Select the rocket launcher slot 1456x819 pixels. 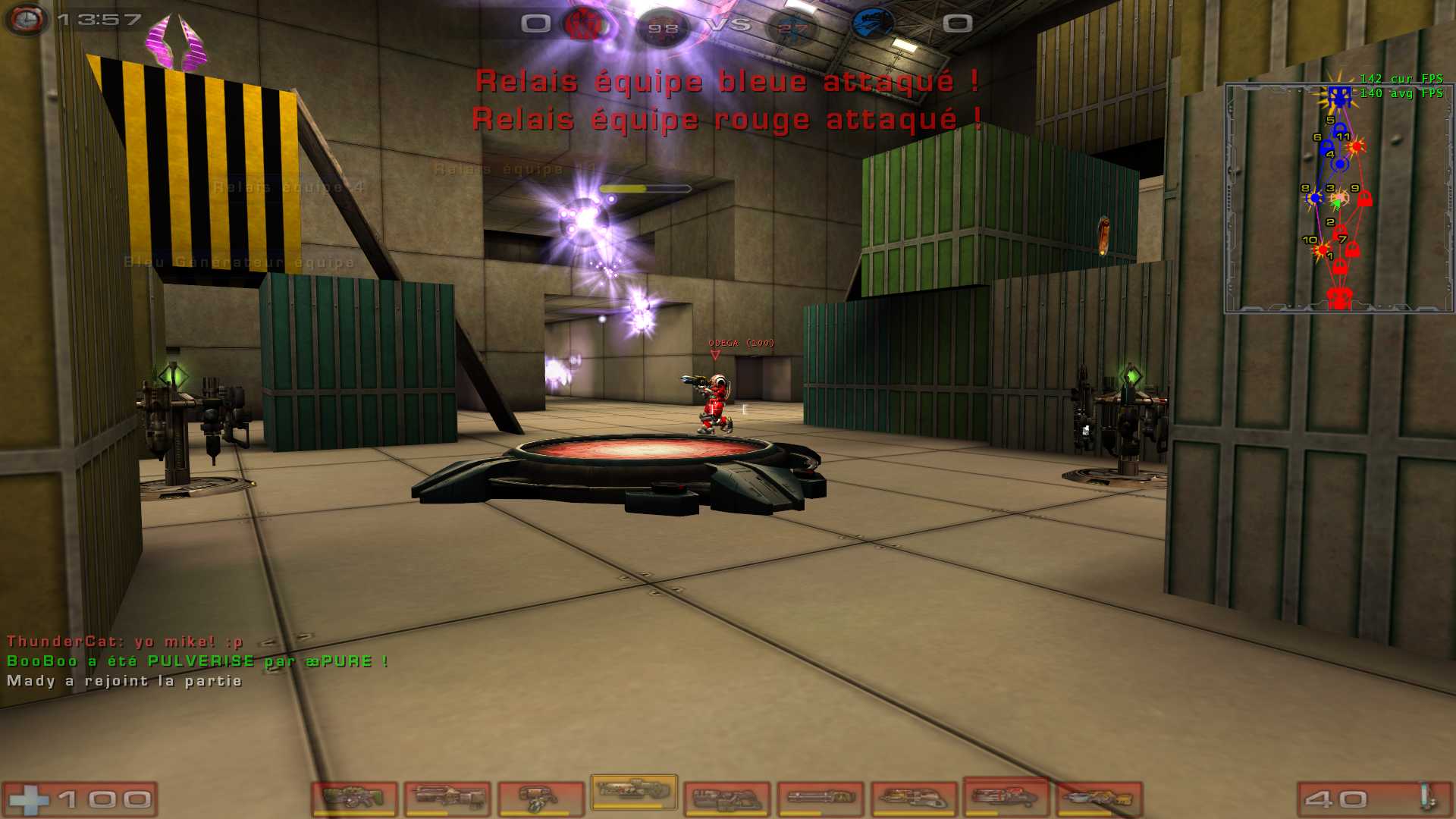1006,796
